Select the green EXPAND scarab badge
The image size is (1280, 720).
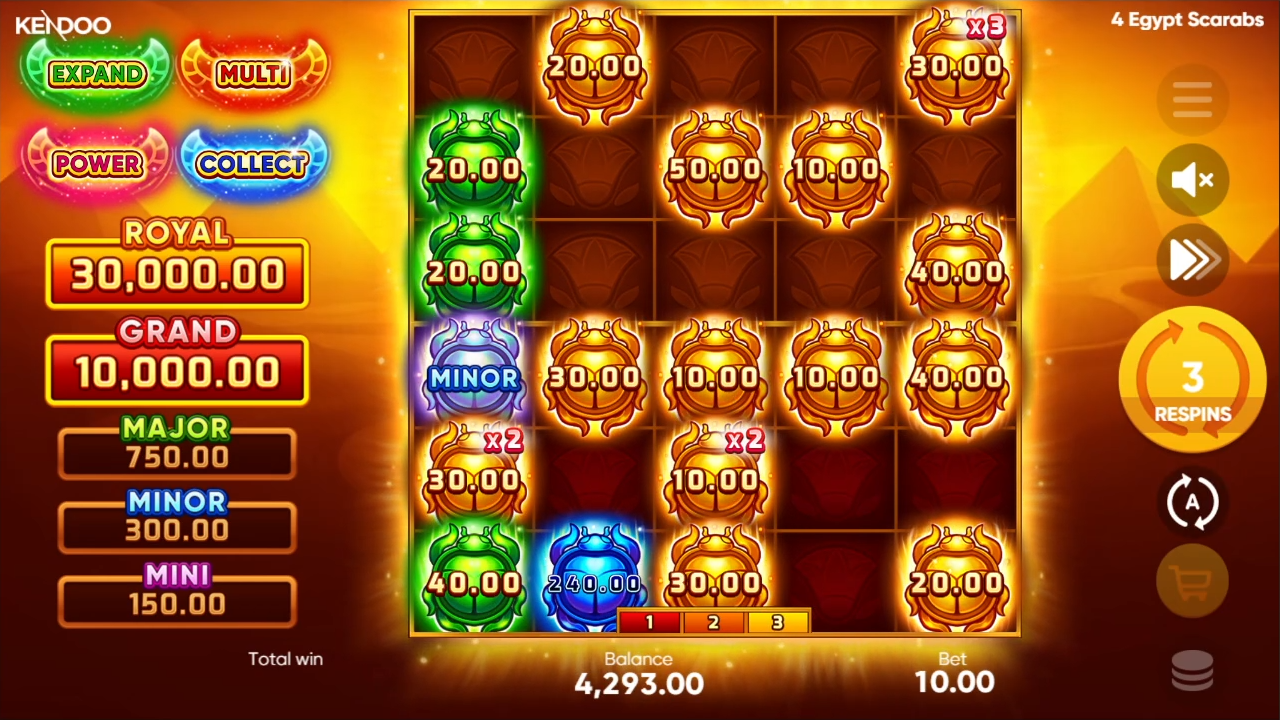[95, 73]
